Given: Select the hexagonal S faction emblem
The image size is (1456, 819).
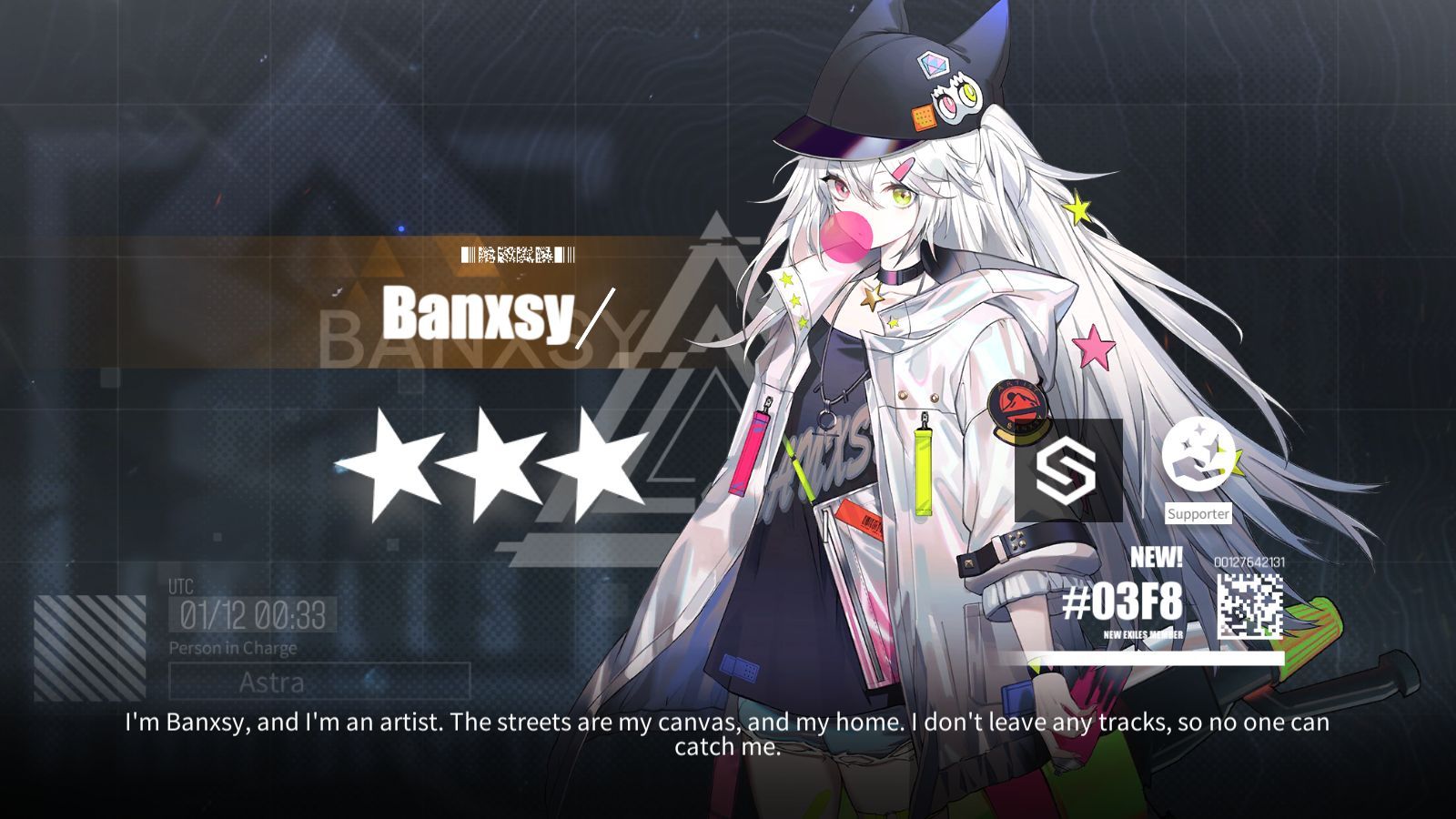Looking at the screenshot, I should [1068, 470].
